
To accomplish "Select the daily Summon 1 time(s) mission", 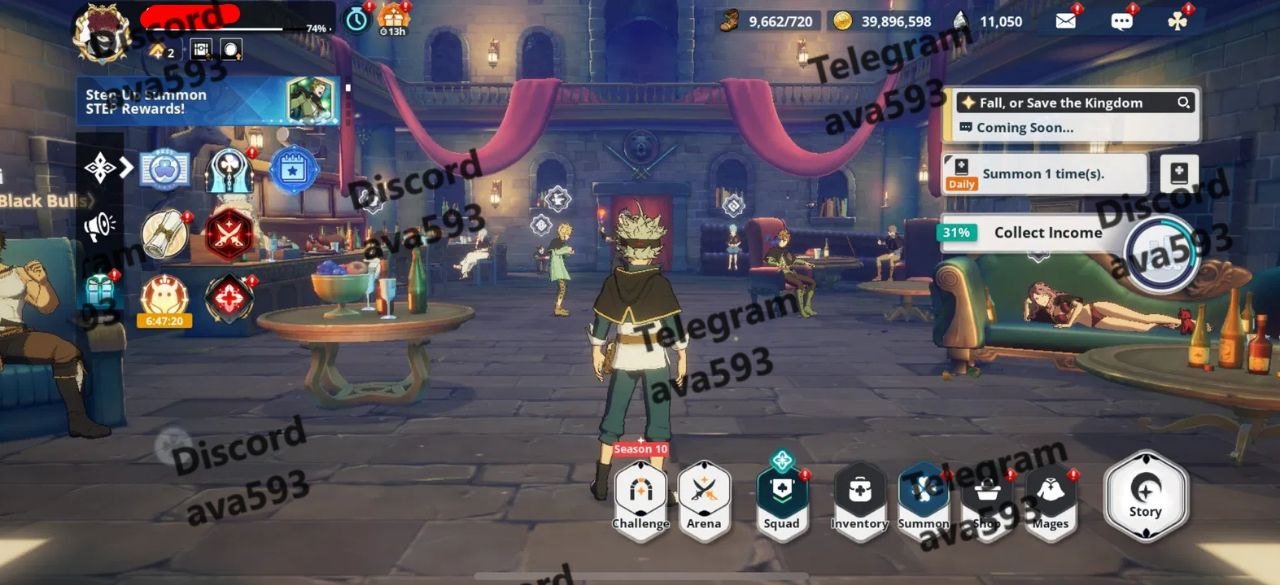I will 1044,174.
